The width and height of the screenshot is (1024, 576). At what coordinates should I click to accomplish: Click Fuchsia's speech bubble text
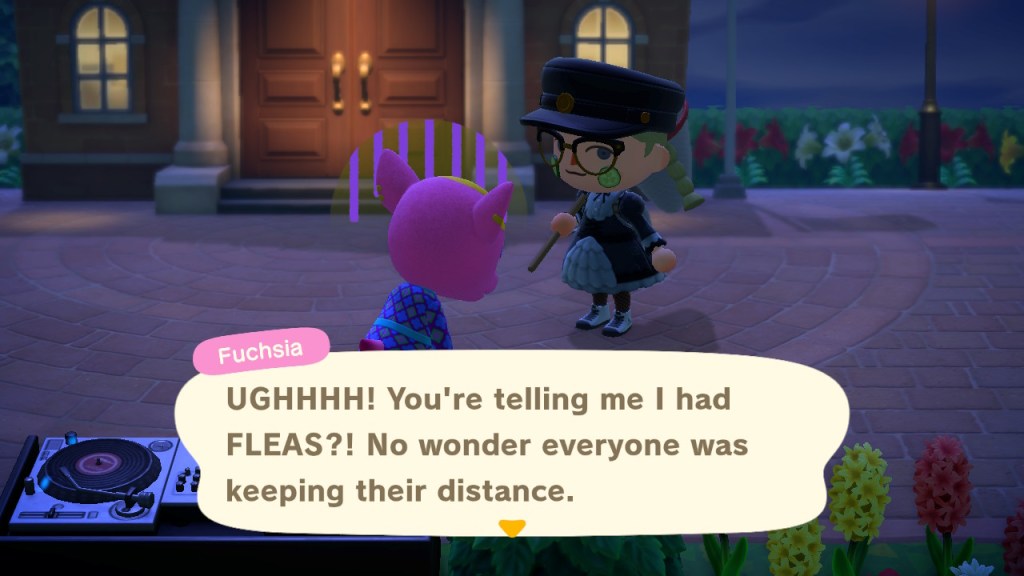[x=487, y=445]
